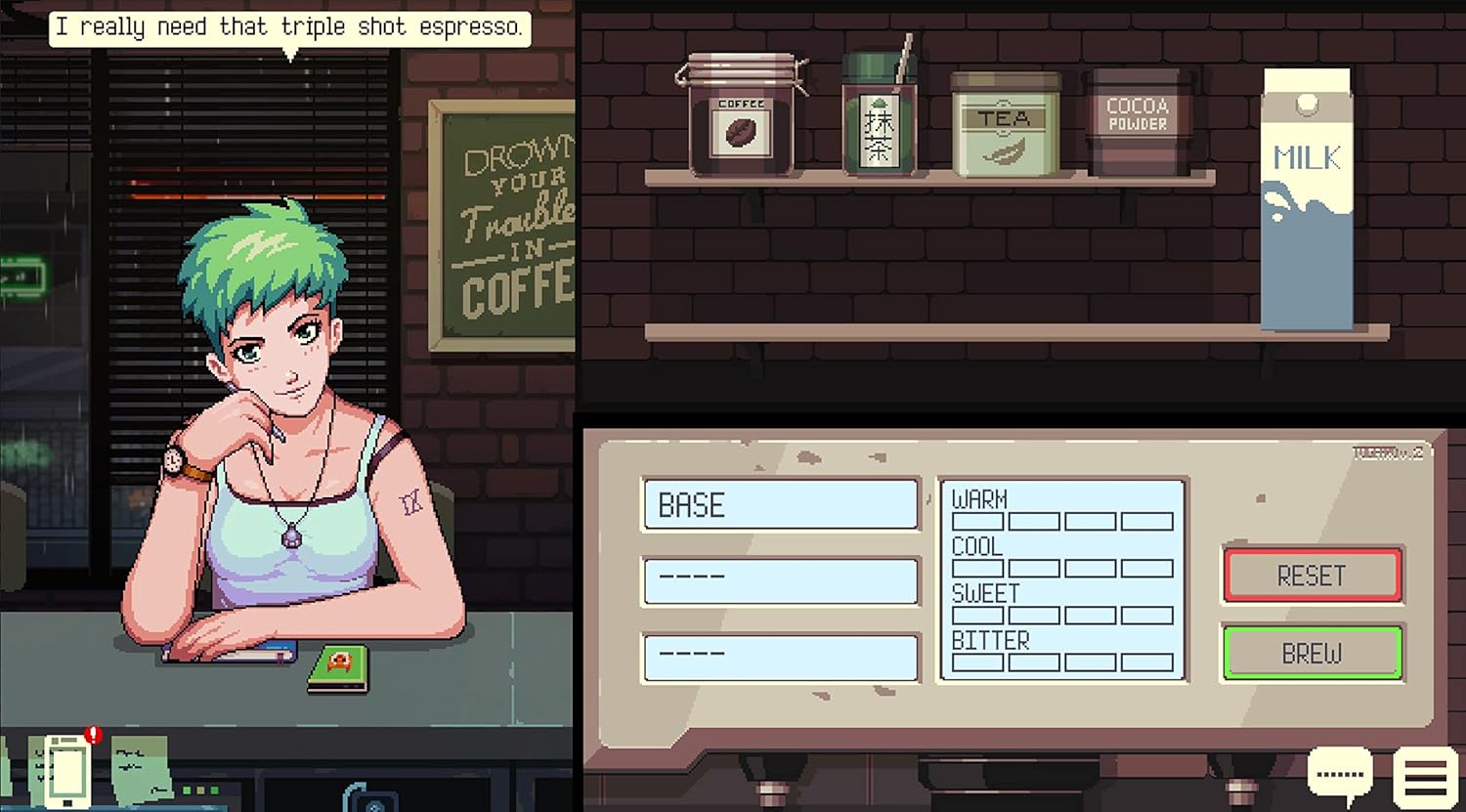
Task: Select the Coffee jar ingredient
Action: point(743,117)
